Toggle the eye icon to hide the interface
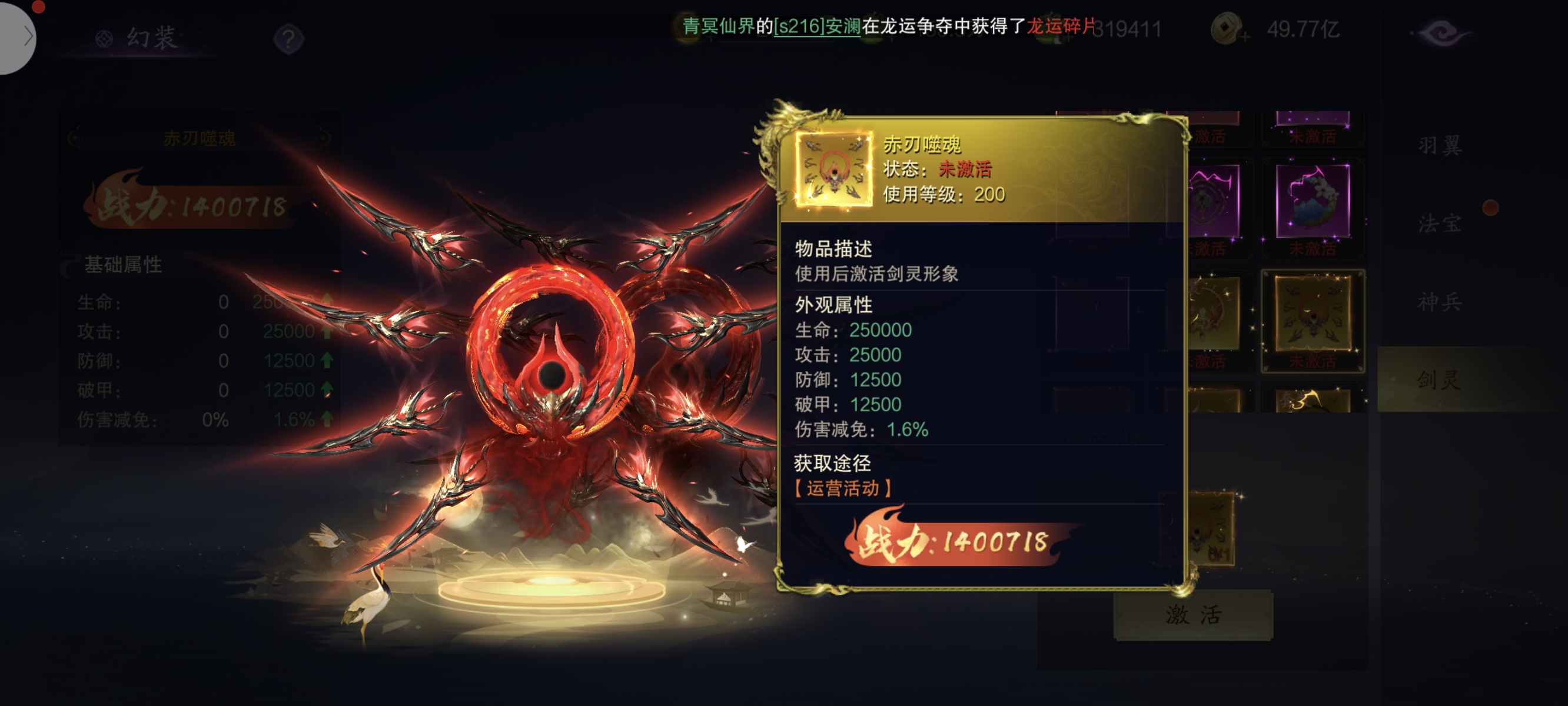Screen dimensions: 1568x706 tap(1440, 32)
